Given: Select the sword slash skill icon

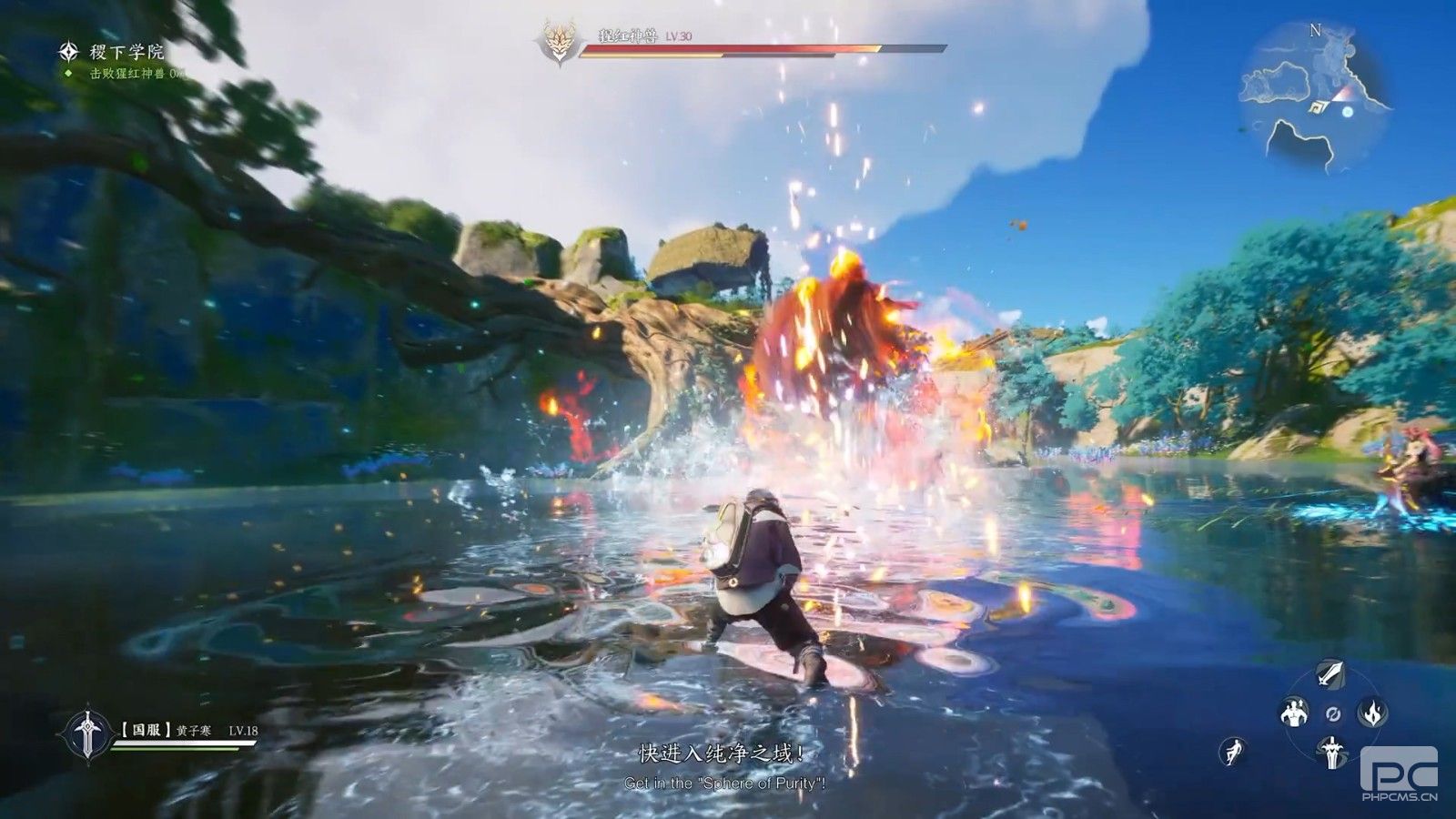Looking at the screenshot, I should click(1330, 675).
